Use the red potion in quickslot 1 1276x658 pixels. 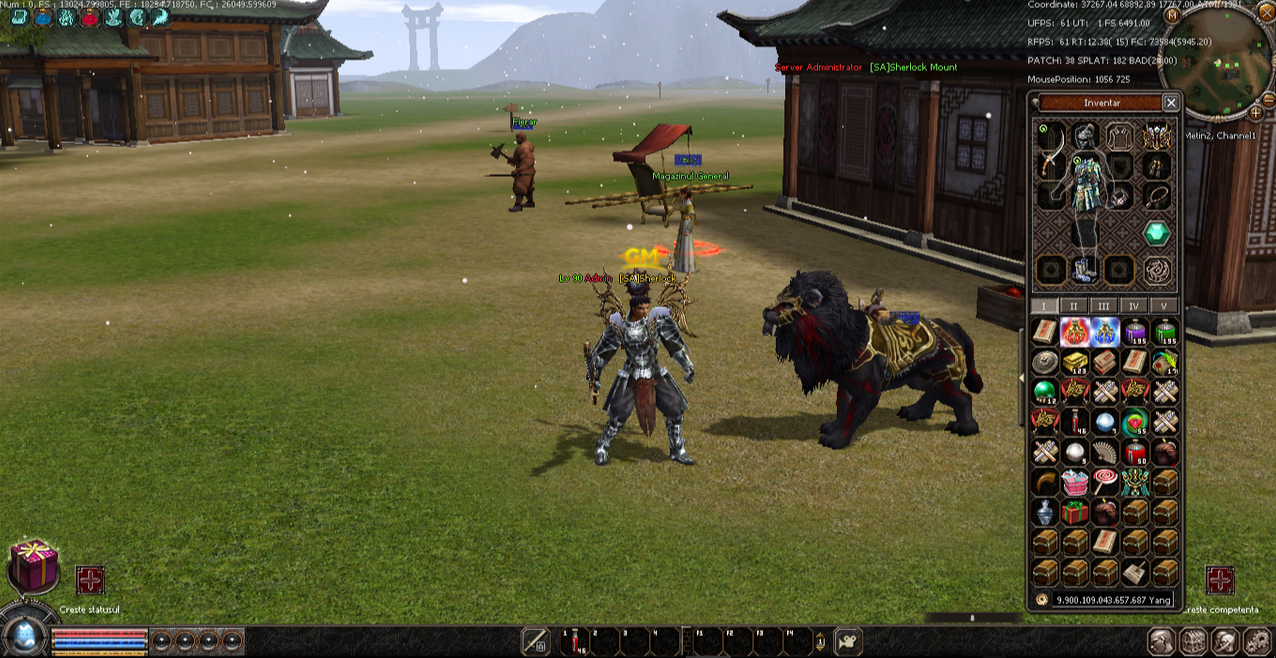575,642
